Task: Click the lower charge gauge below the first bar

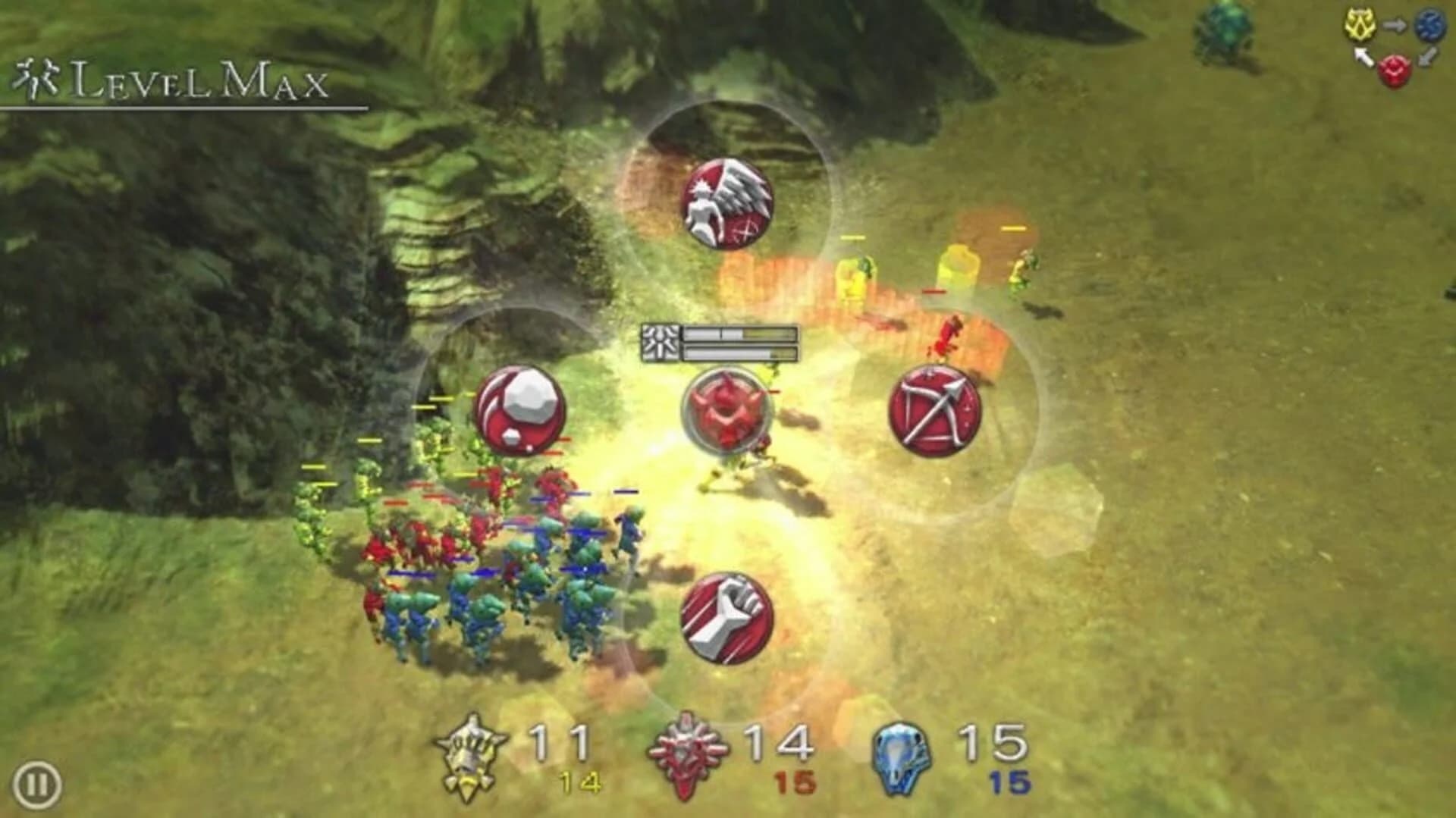Action: tap(739, 353)
